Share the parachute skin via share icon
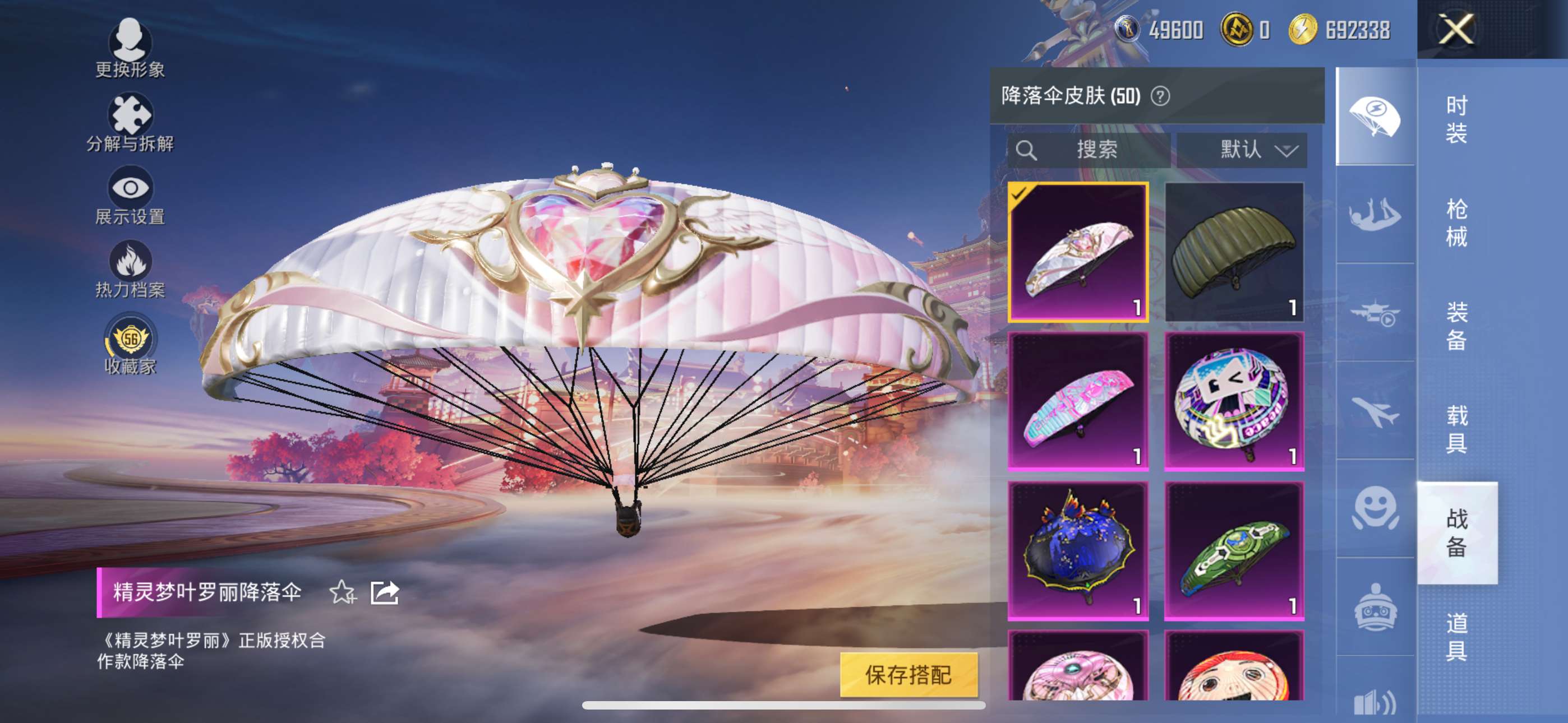 coord(384,592)
